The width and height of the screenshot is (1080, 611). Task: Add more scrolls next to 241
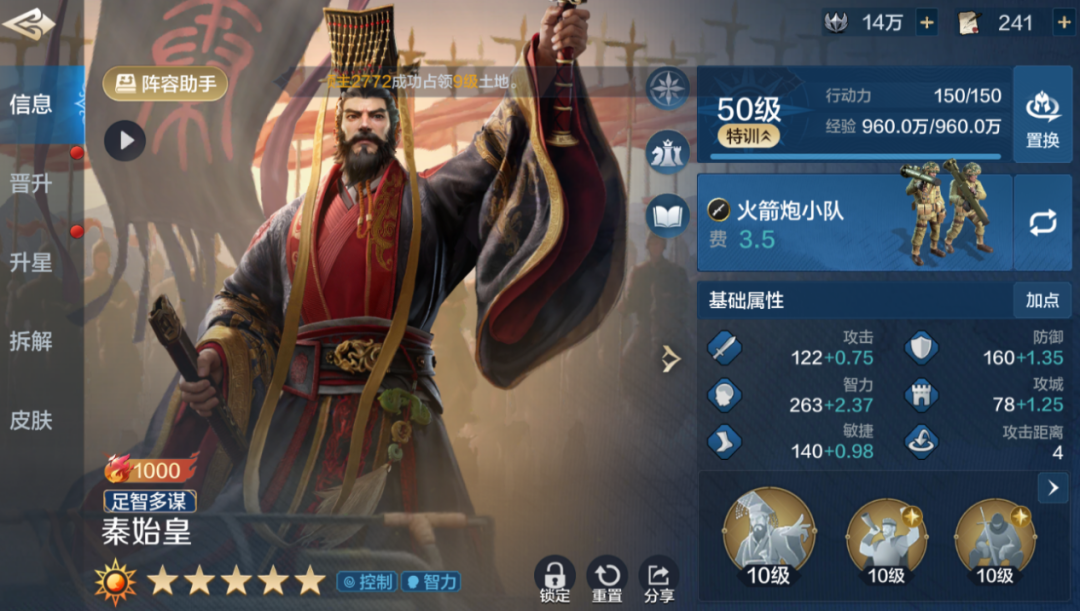coord(1062,23)
